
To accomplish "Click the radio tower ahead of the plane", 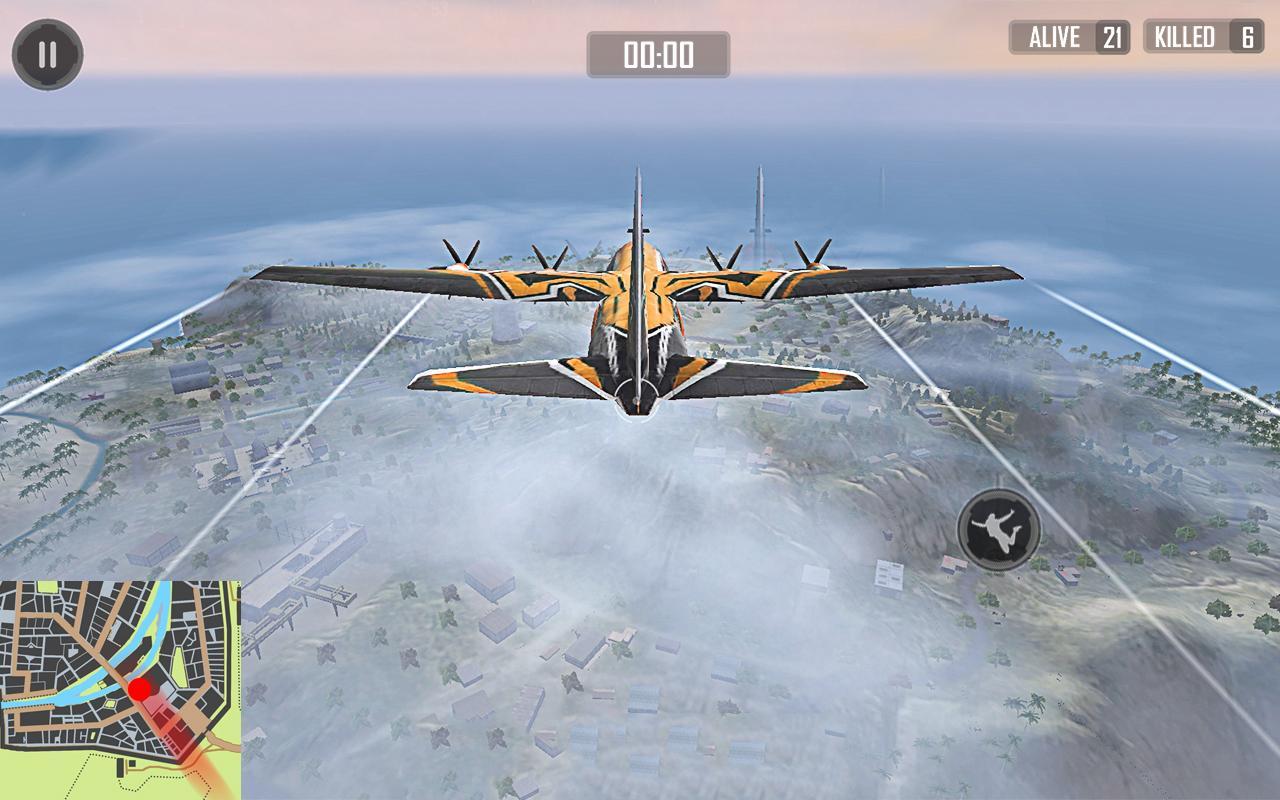I will pos(757,210).
